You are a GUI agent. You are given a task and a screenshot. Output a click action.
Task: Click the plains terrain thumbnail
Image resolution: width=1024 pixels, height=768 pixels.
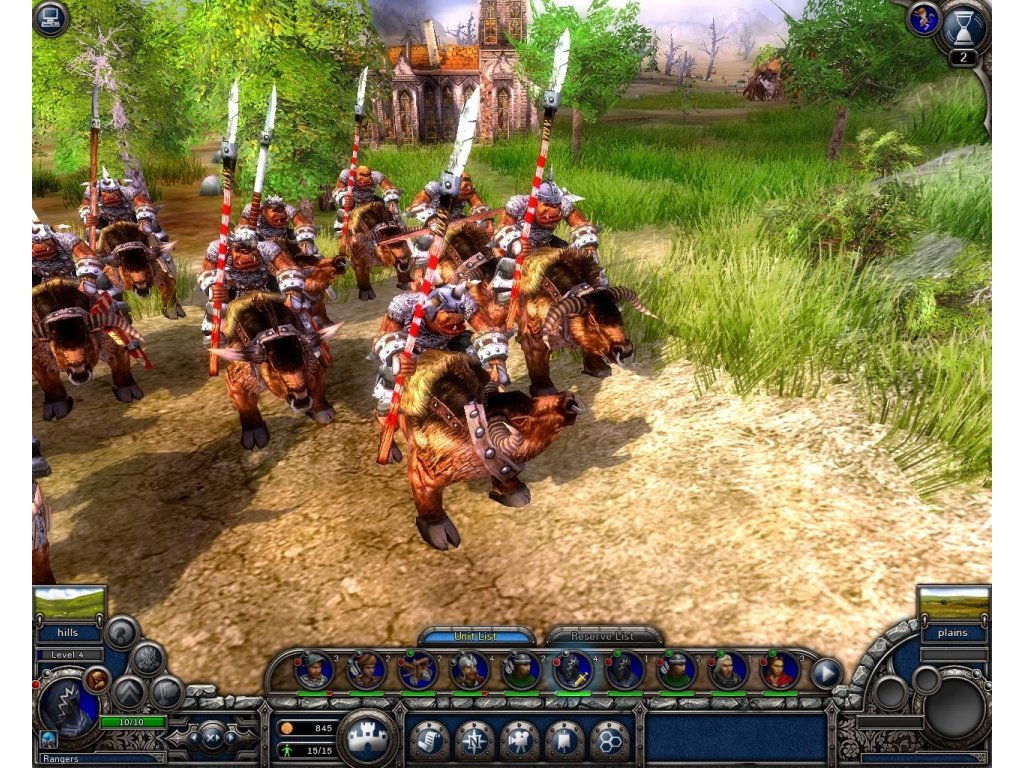[953, 603]
